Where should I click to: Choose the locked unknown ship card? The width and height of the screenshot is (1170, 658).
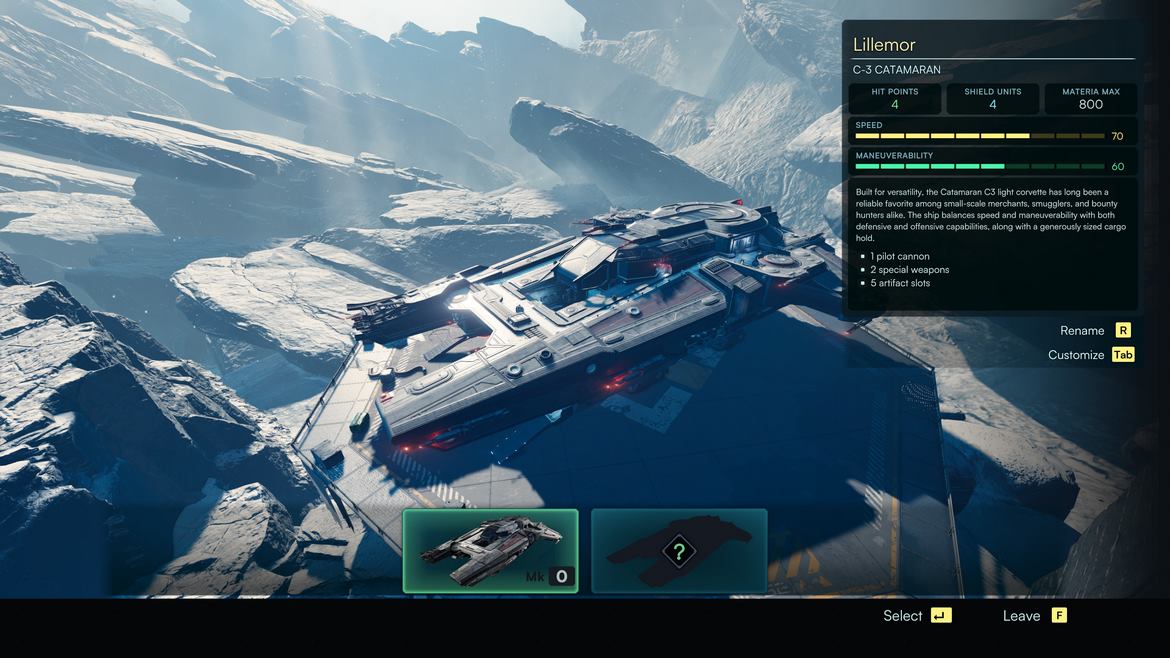pyautogui.click(x=679, y=551)
